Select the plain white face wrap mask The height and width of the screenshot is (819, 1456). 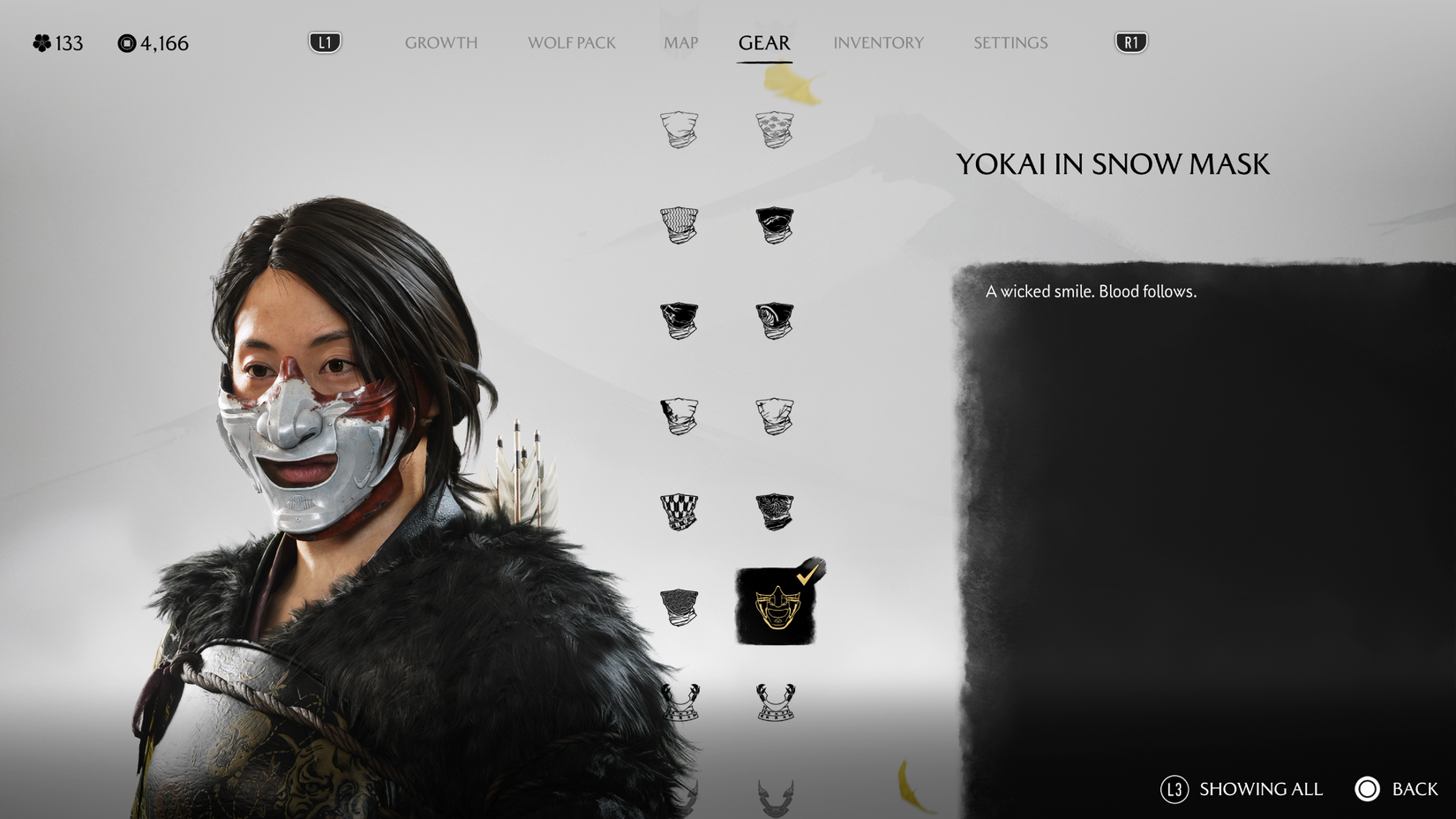[679, 128]
